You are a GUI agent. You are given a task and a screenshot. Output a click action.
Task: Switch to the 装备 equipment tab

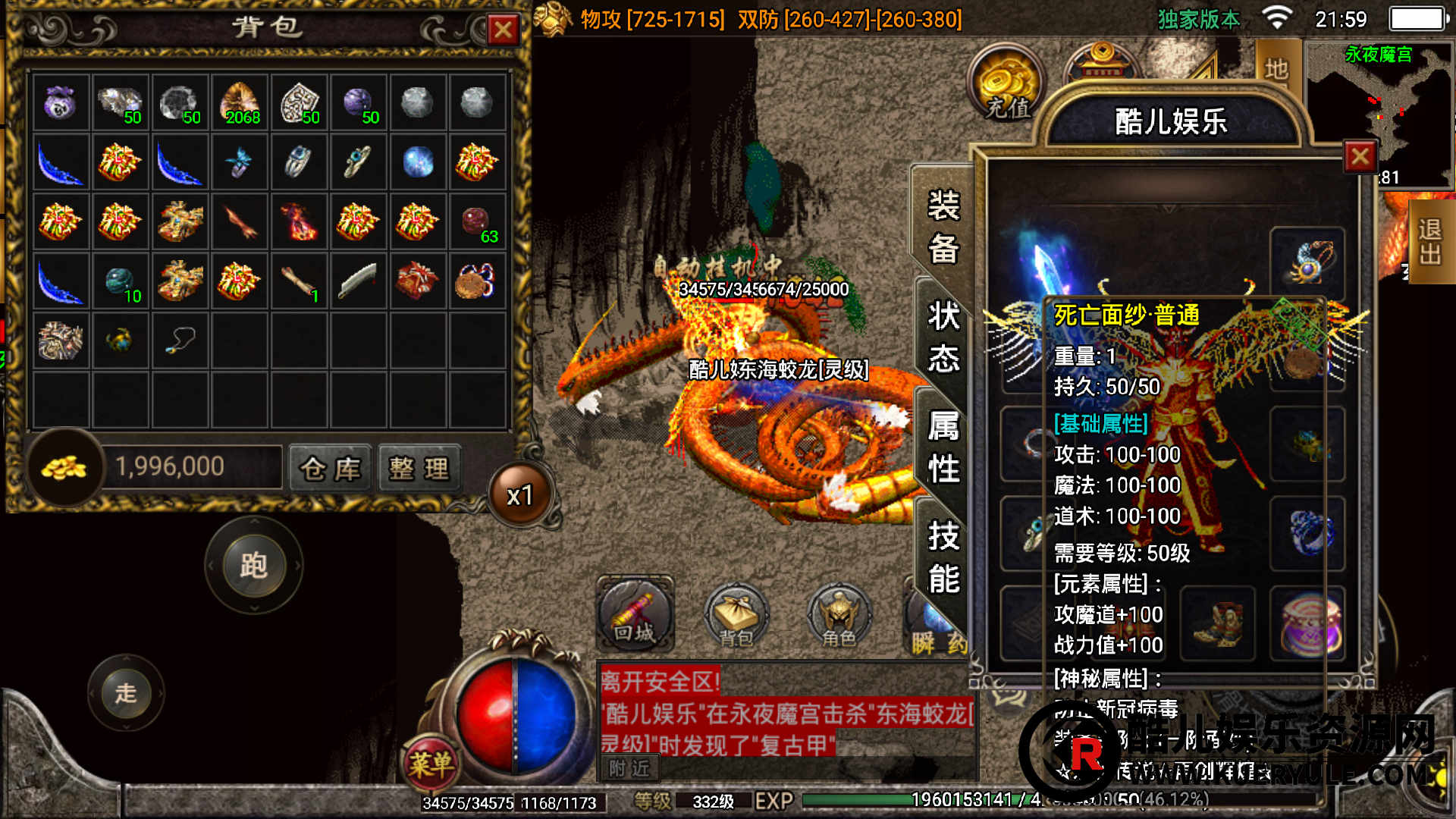point(943,227)
